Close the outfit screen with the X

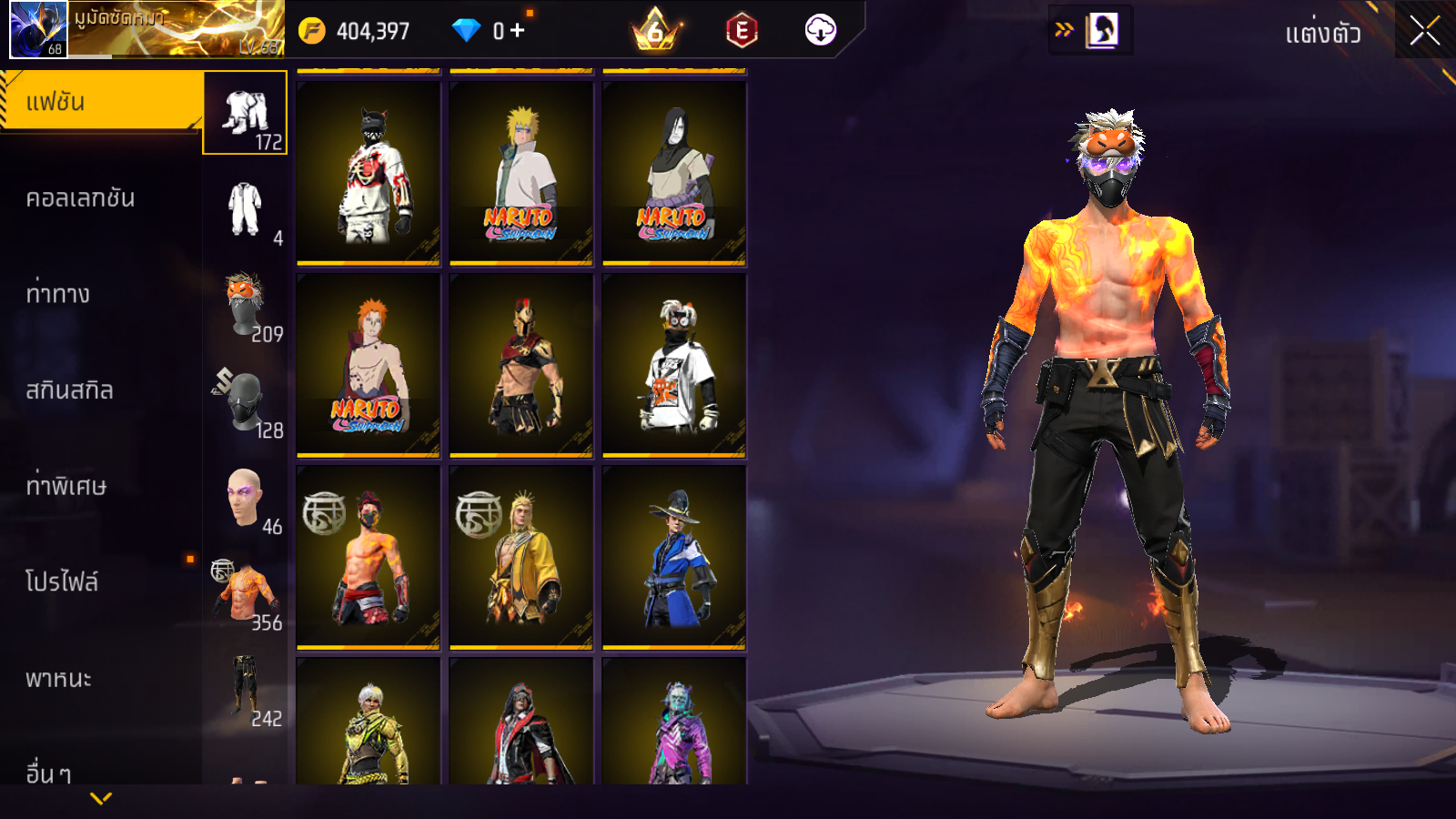[x=1424, y=31]
